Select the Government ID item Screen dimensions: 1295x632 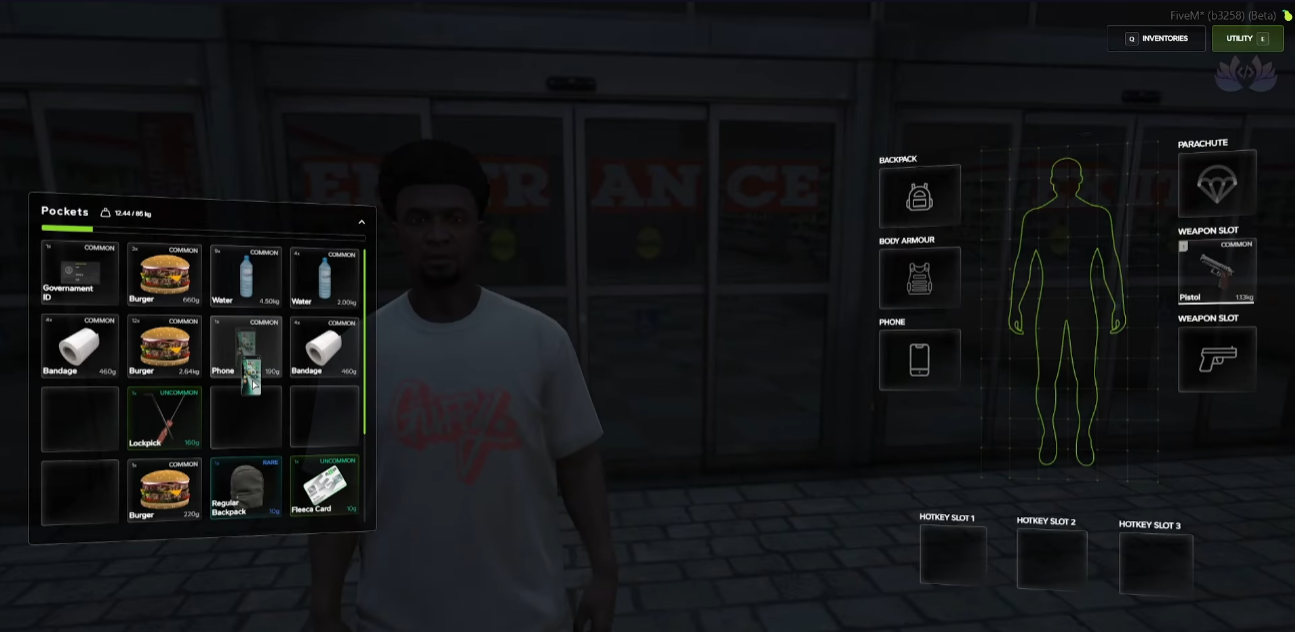tap(80, 273)
